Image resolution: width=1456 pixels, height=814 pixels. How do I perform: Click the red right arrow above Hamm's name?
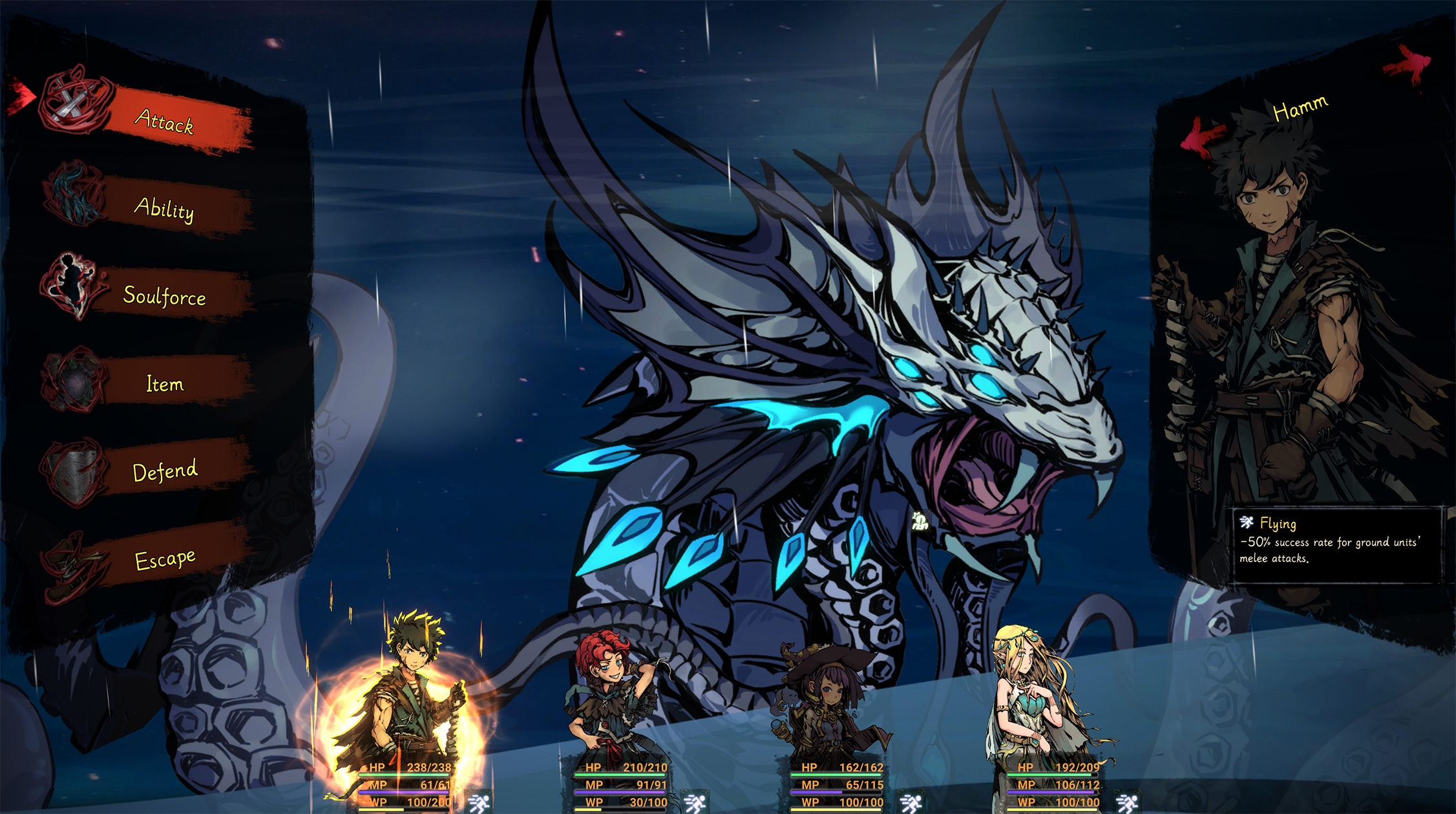1409,65
